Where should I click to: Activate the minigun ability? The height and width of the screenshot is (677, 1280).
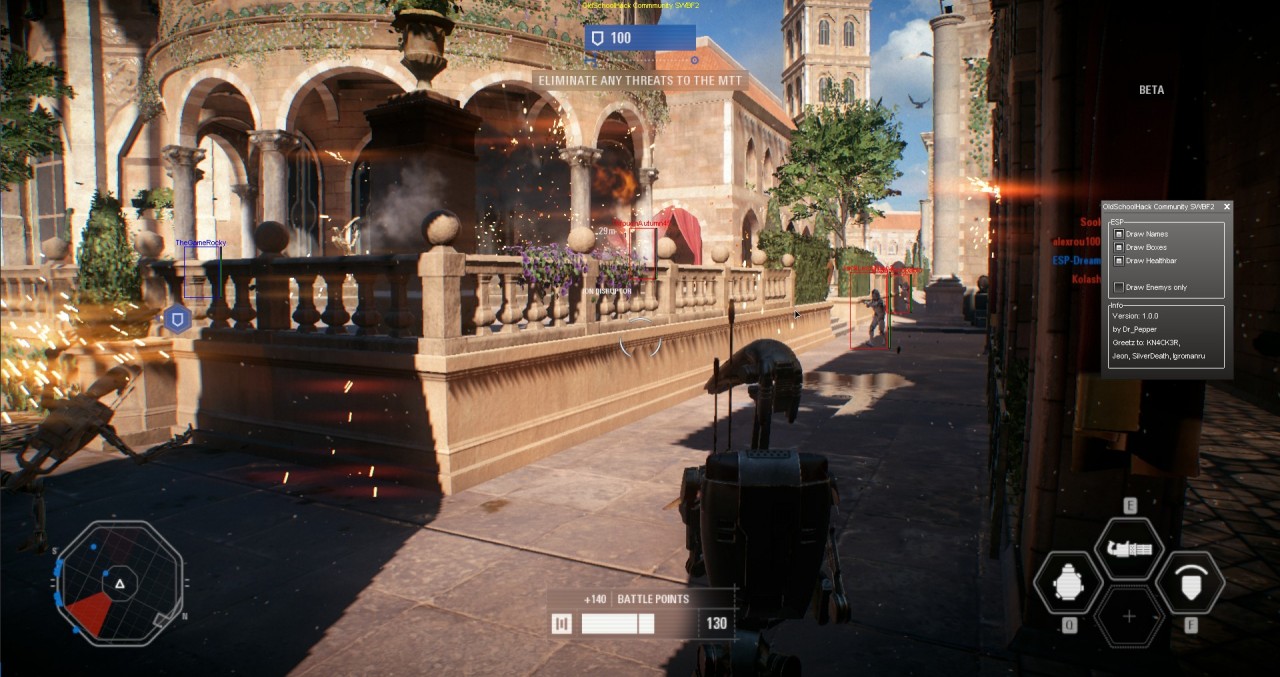pos(1129,549)
